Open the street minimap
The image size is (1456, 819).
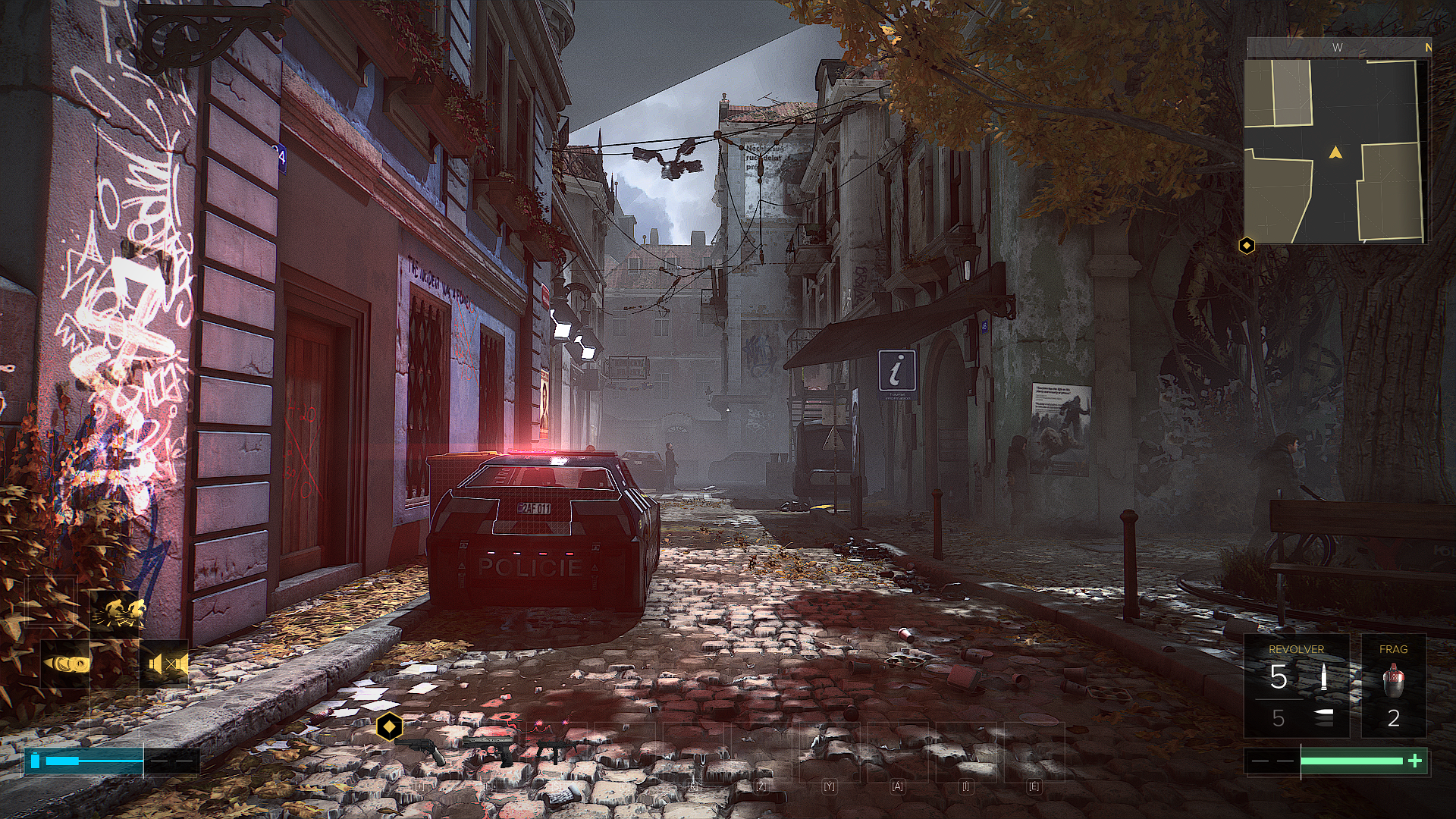coord(1335,150)
